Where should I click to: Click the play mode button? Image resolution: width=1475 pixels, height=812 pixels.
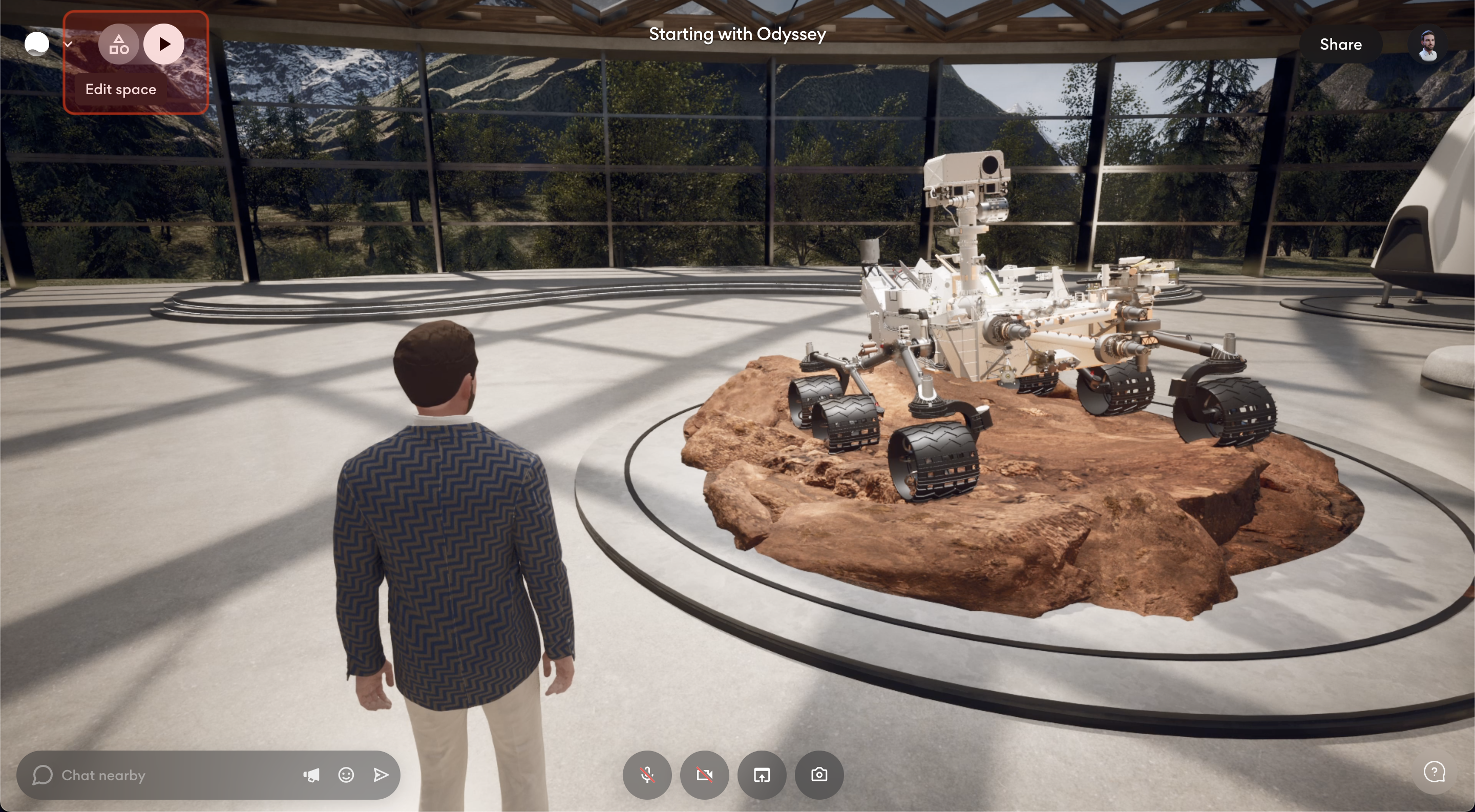(x=164, y=44)
